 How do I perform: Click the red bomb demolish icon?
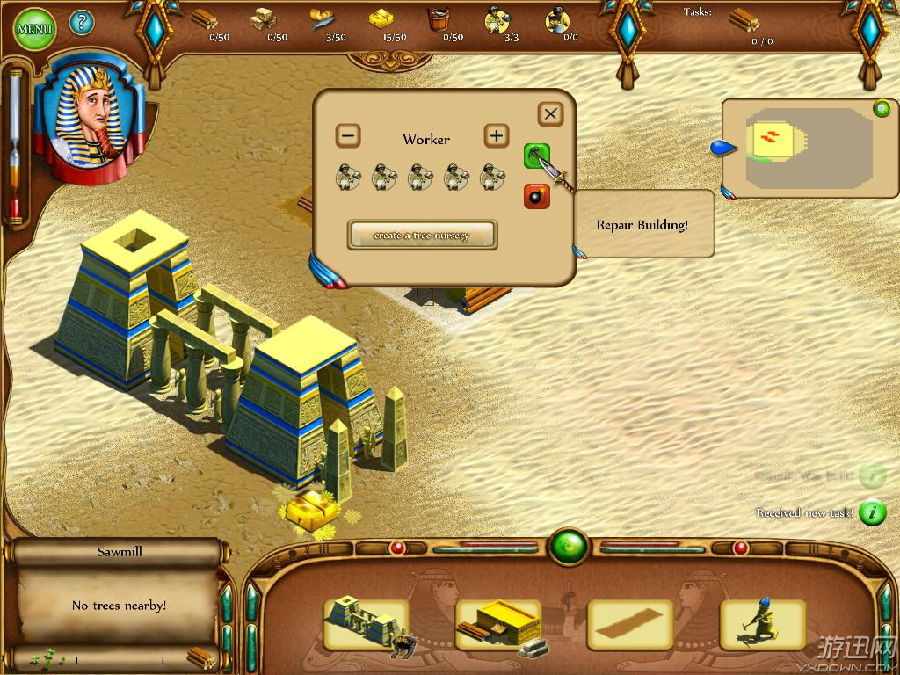click(537, 196)
